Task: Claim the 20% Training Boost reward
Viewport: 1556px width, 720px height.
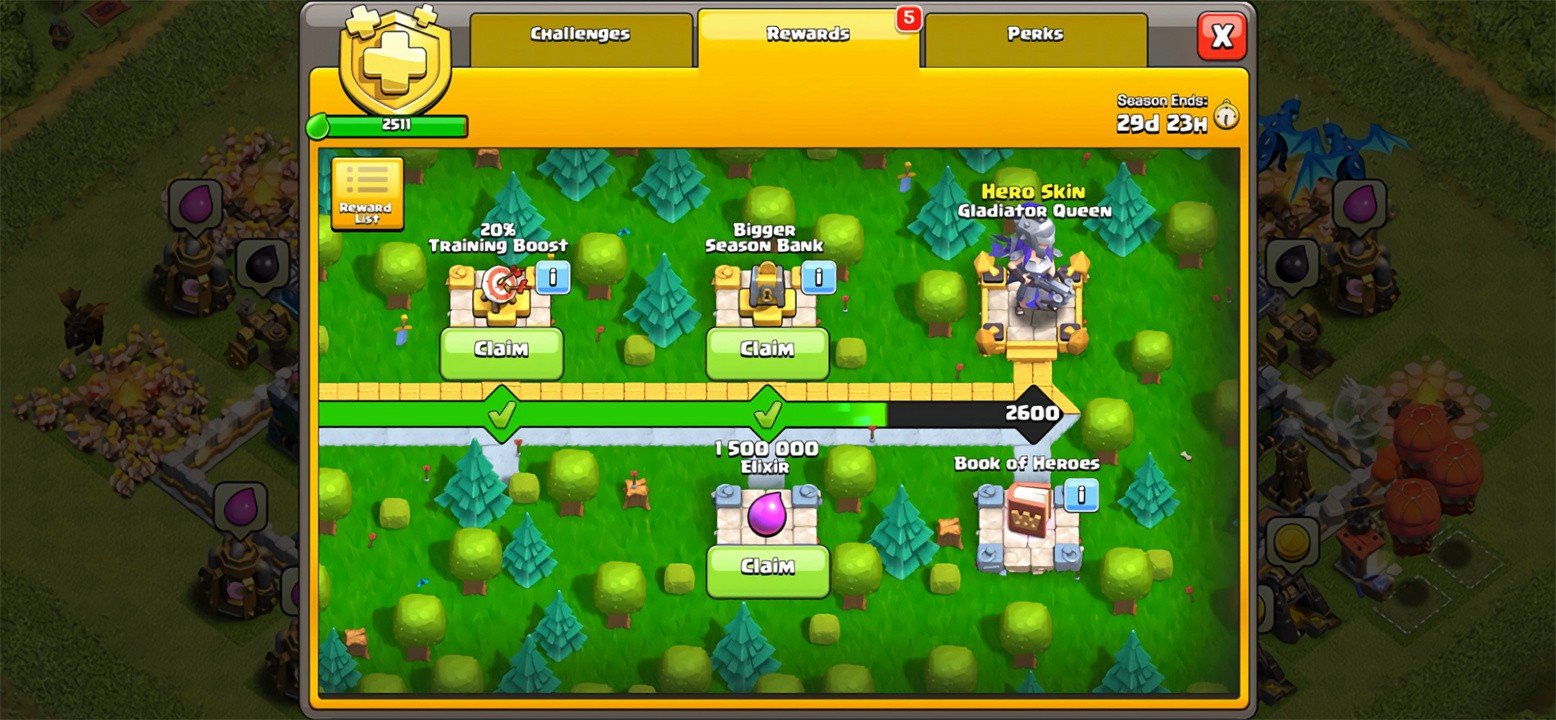Action: (x=501, y=350)
